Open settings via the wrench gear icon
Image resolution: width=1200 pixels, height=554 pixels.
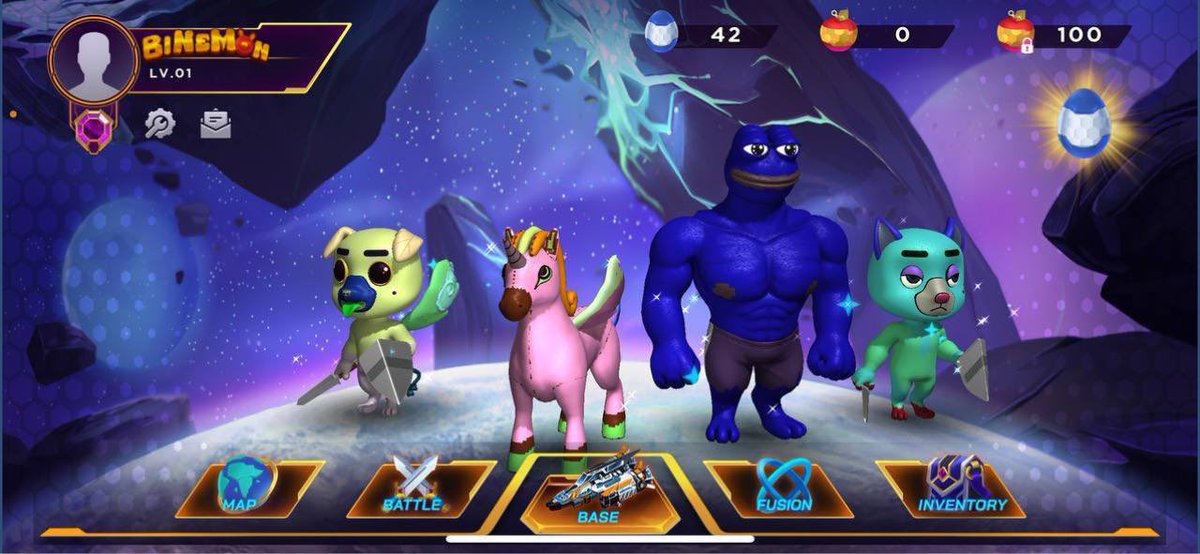tap(160, 123)
